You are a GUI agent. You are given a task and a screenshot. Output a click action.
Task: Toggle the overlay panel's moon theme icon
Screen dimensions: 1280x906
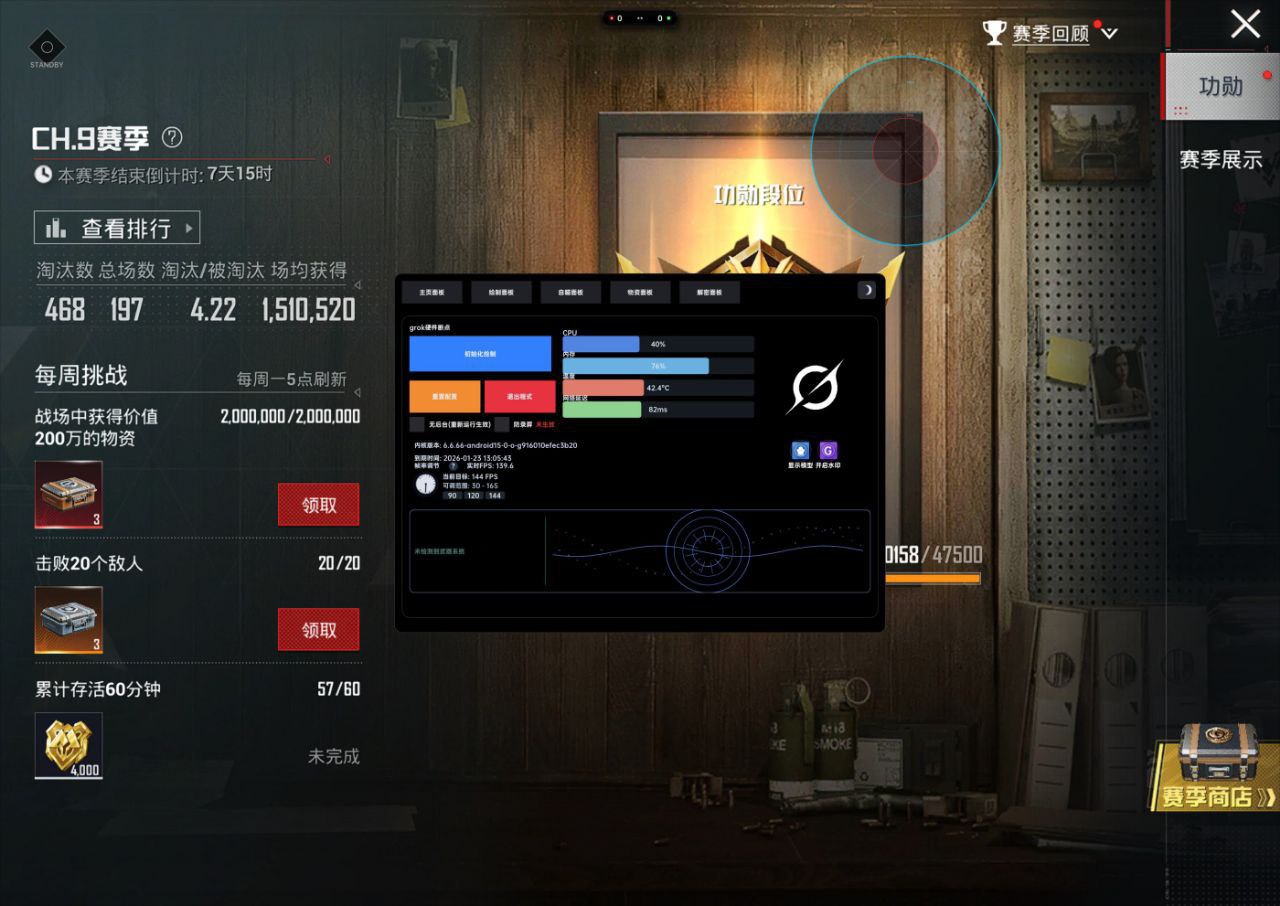coord(867,290)
